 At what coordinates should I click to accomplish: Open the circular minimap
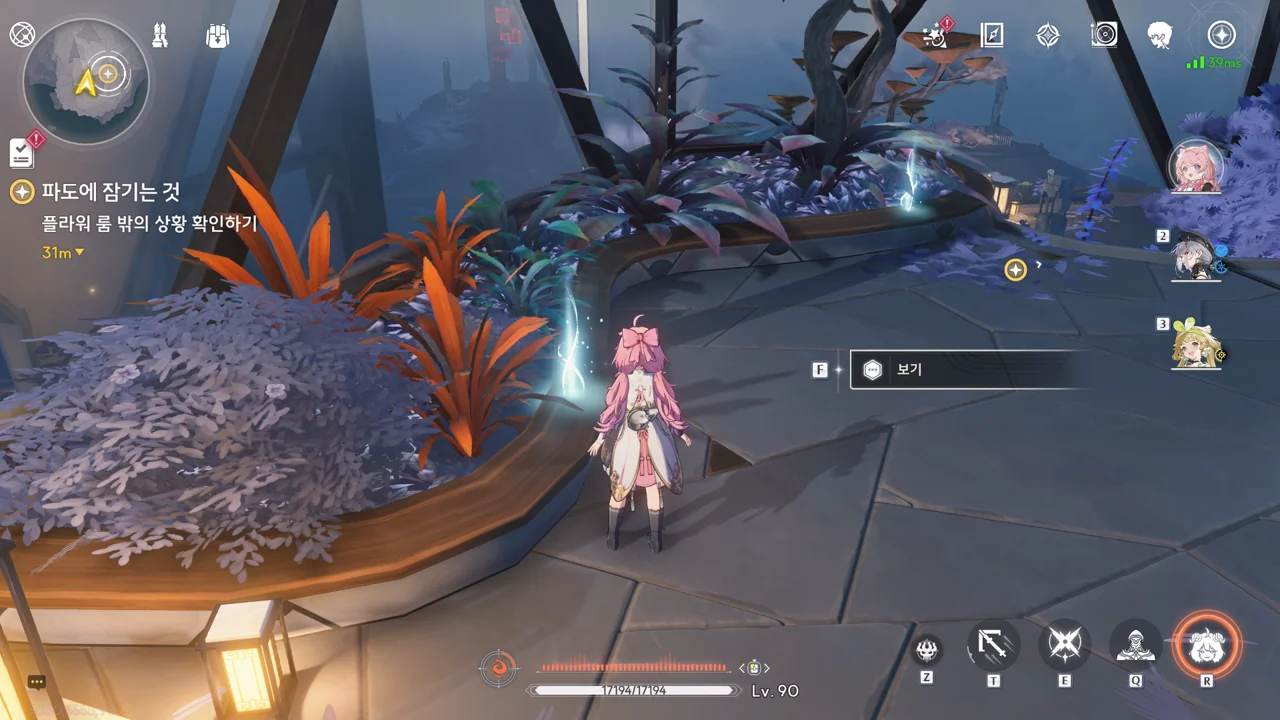click(86, 80)
